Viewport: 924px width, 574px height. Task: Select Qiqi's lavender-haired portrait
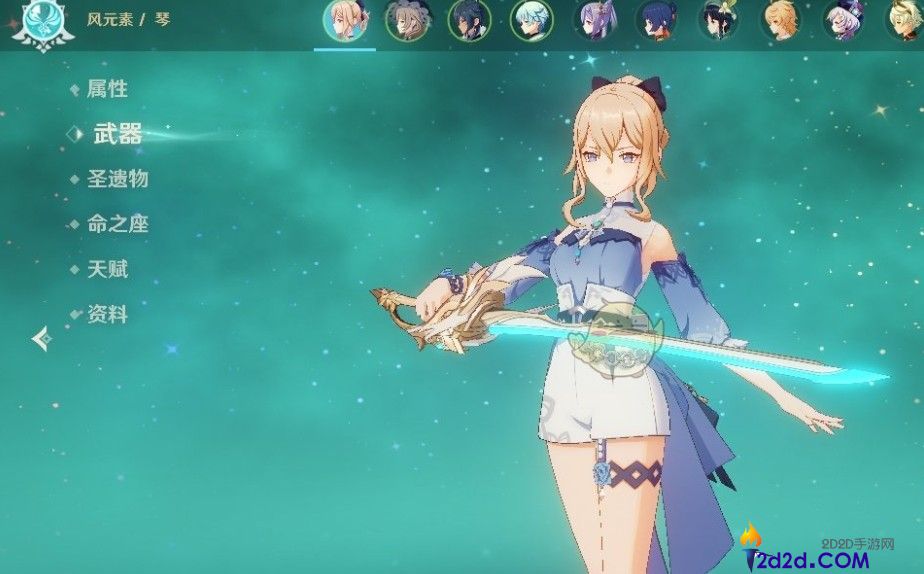[842, 21]
